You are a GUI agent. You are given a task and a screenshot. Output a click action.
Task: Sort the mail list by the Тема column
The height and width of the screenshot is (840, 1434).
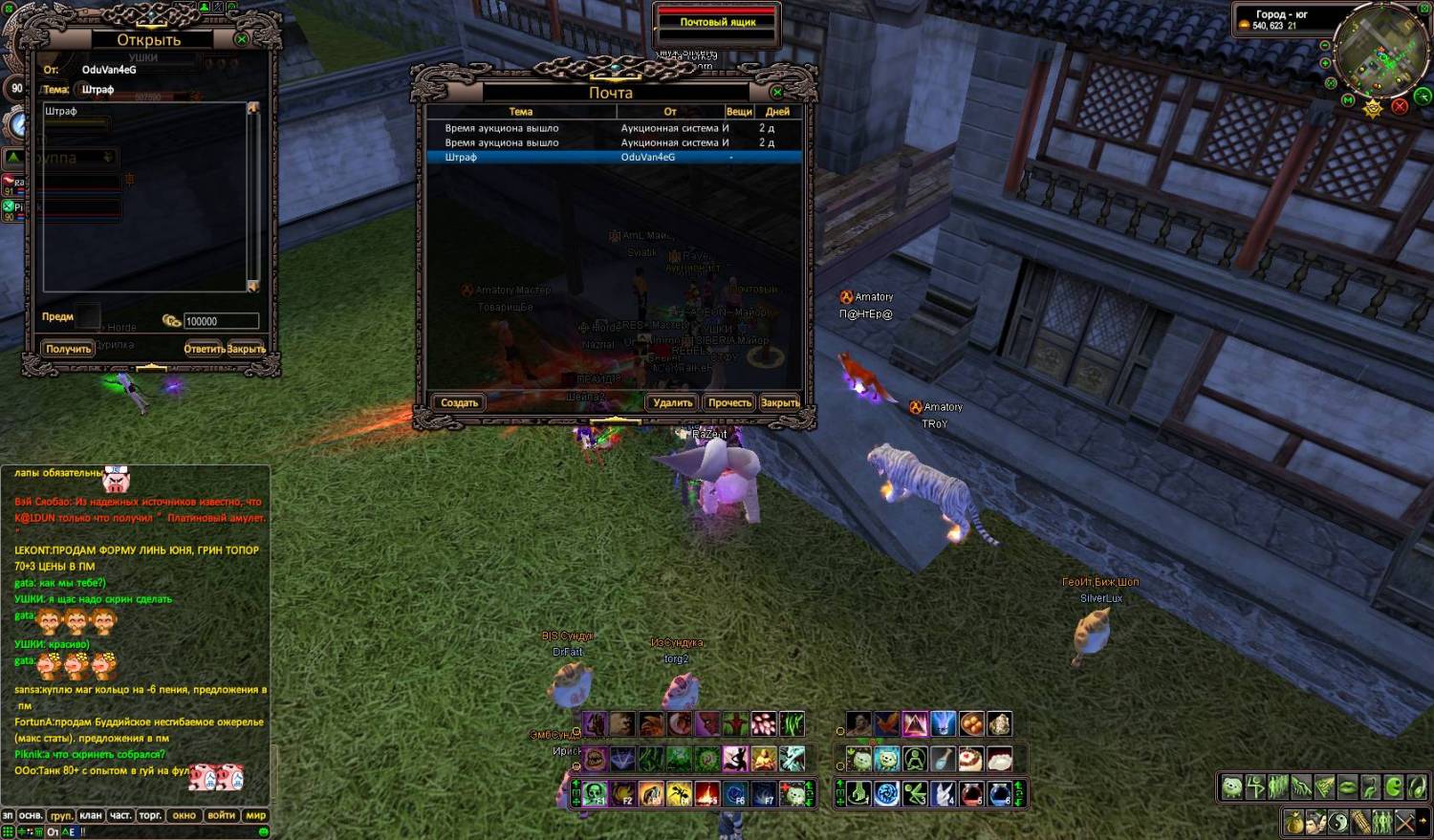[520, 112]
